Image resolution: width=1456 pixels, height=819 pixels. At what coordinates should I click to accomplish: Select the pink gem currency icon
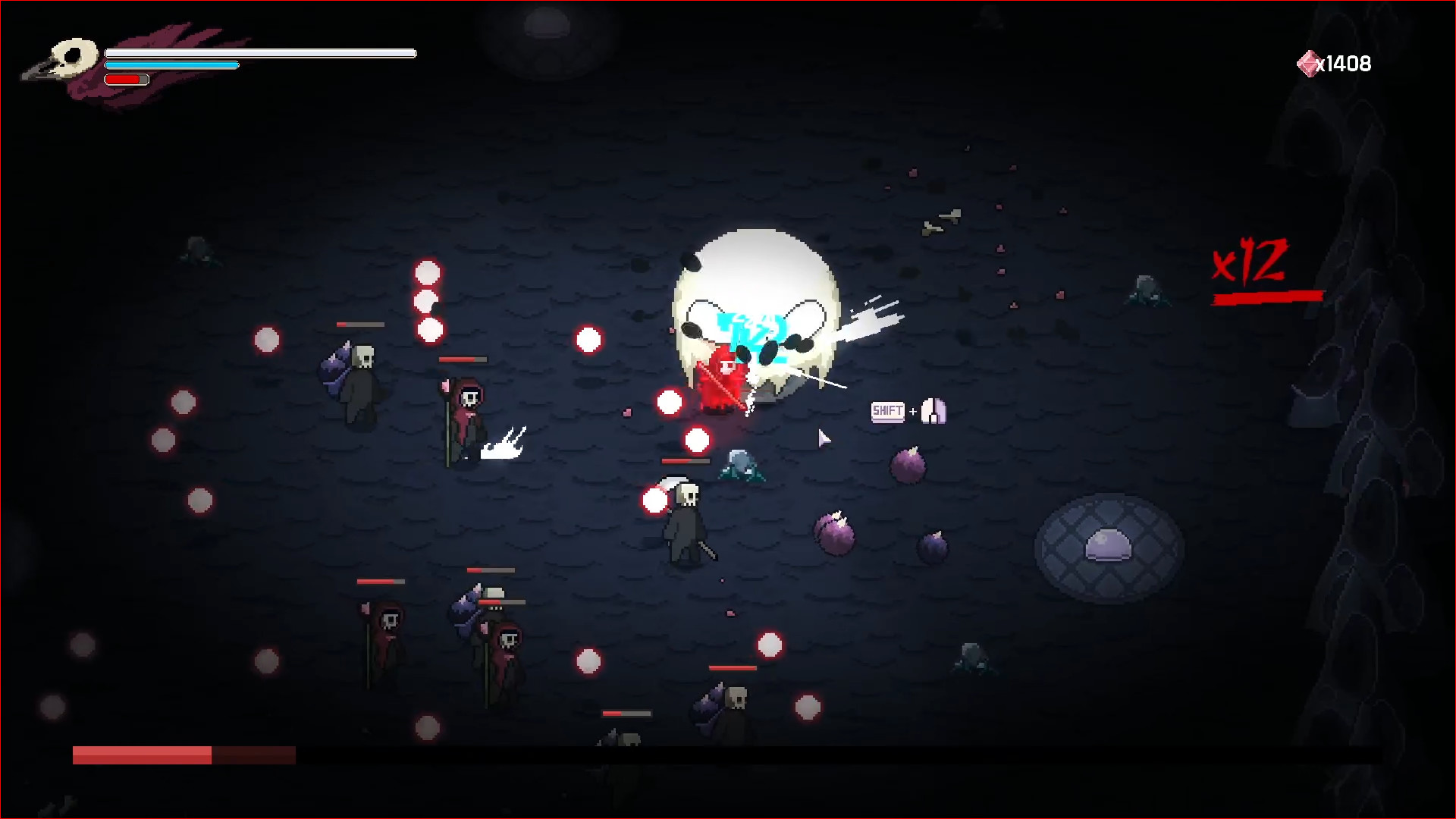[1307, 62]
